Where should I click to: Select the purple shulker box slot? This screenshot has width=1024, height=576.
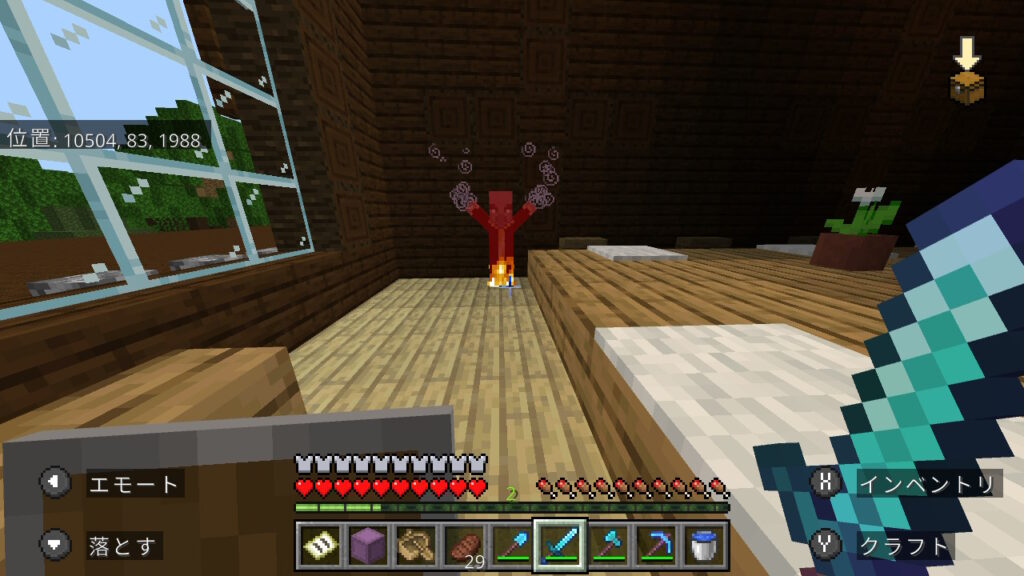365,546
